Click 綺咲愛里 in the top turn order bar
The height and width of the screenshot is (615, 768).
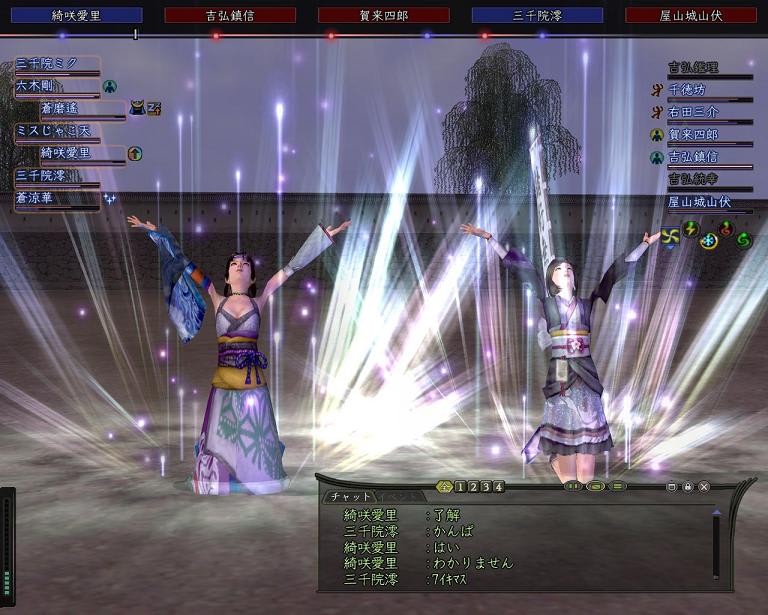click(x=76, y=15)
